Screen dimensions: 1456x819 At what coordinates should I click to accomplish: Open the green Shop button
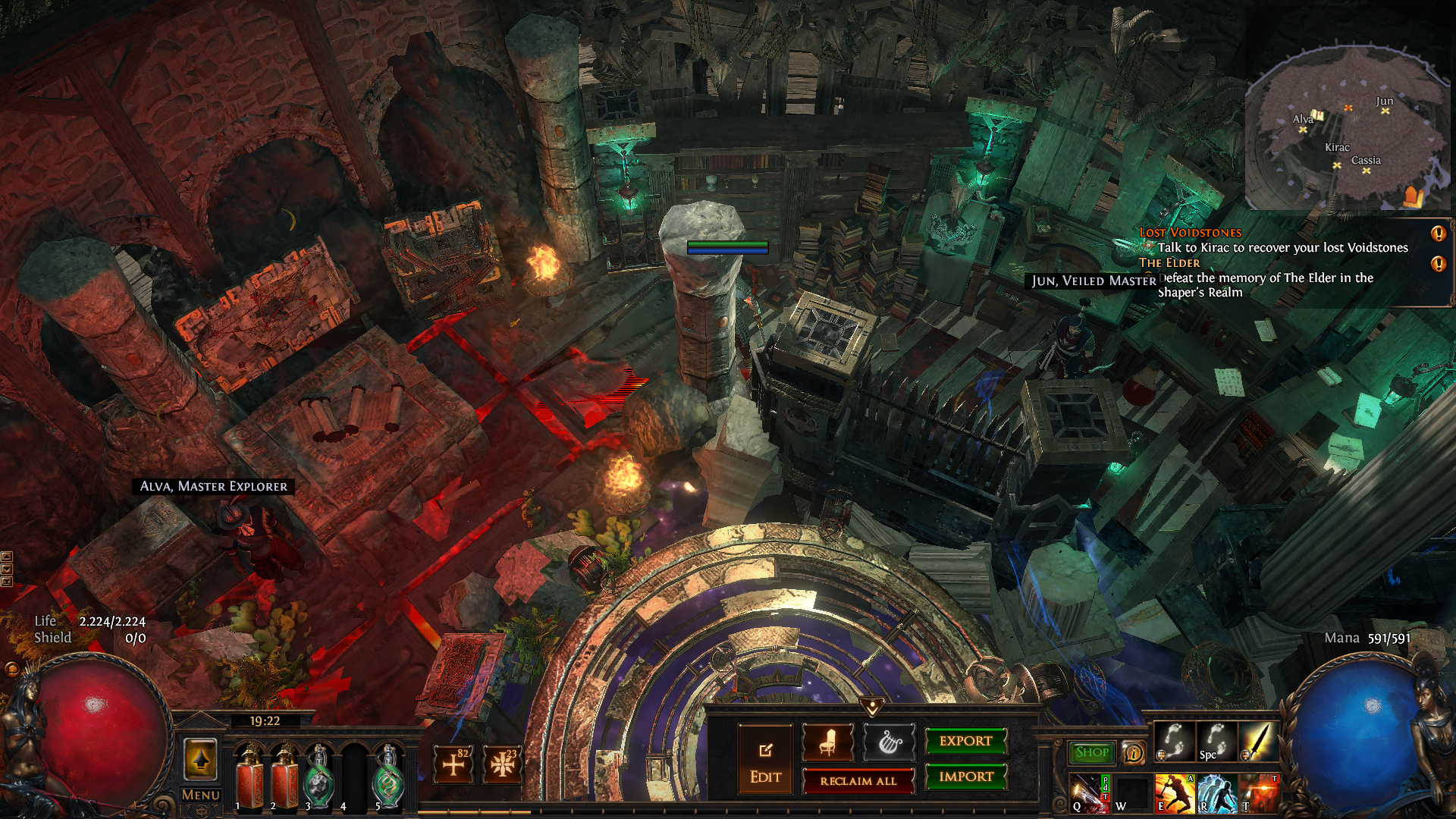(x=1091, y=752)
